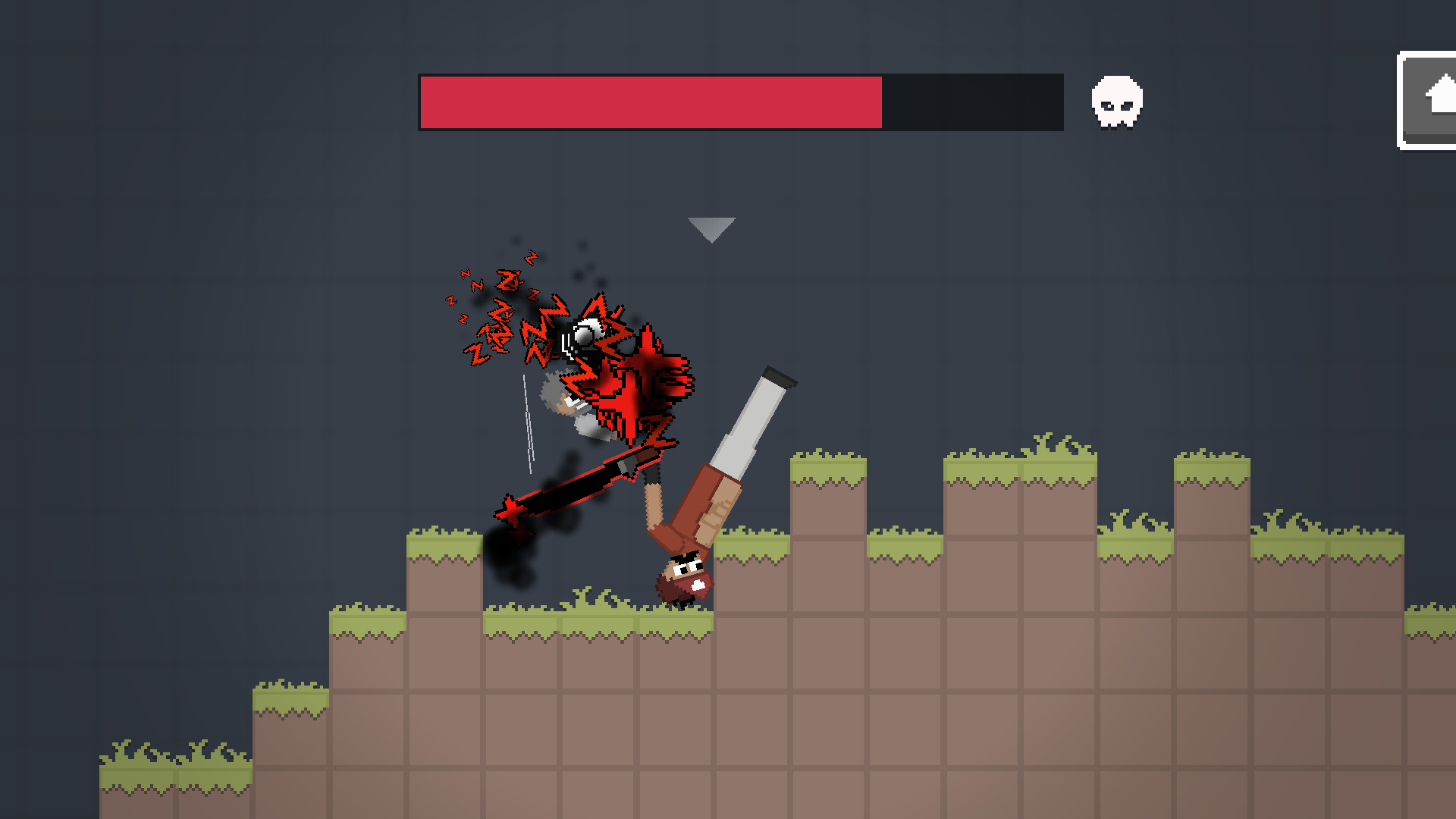Screen dimensions: 1456x819
Task: Click the white skull icon beside the health bar
Action: [x=1116, y=102]
